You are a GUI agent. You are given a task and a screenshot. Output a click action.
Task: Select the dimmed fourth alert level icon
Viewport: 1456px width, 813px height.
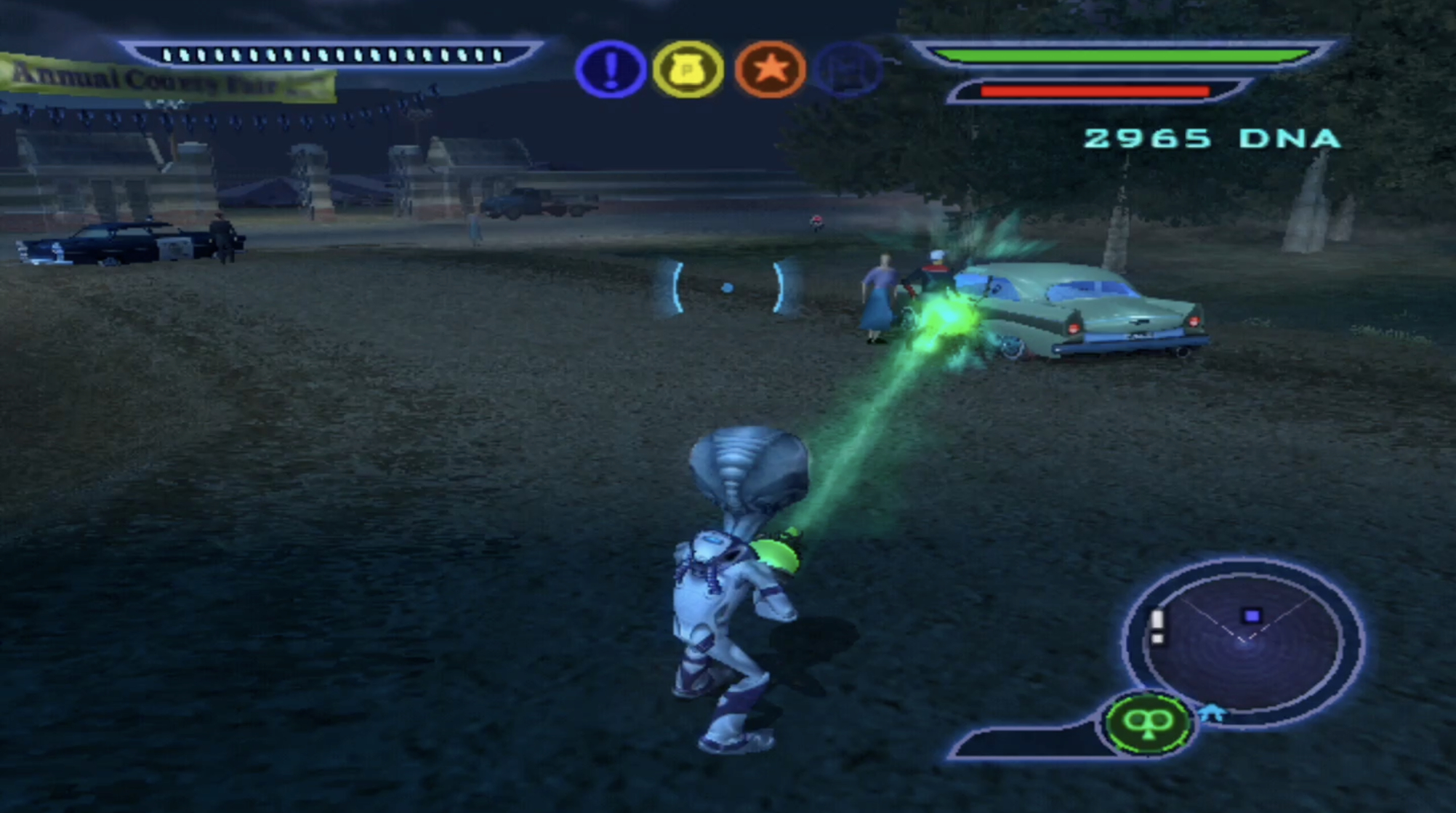(848, 71)
